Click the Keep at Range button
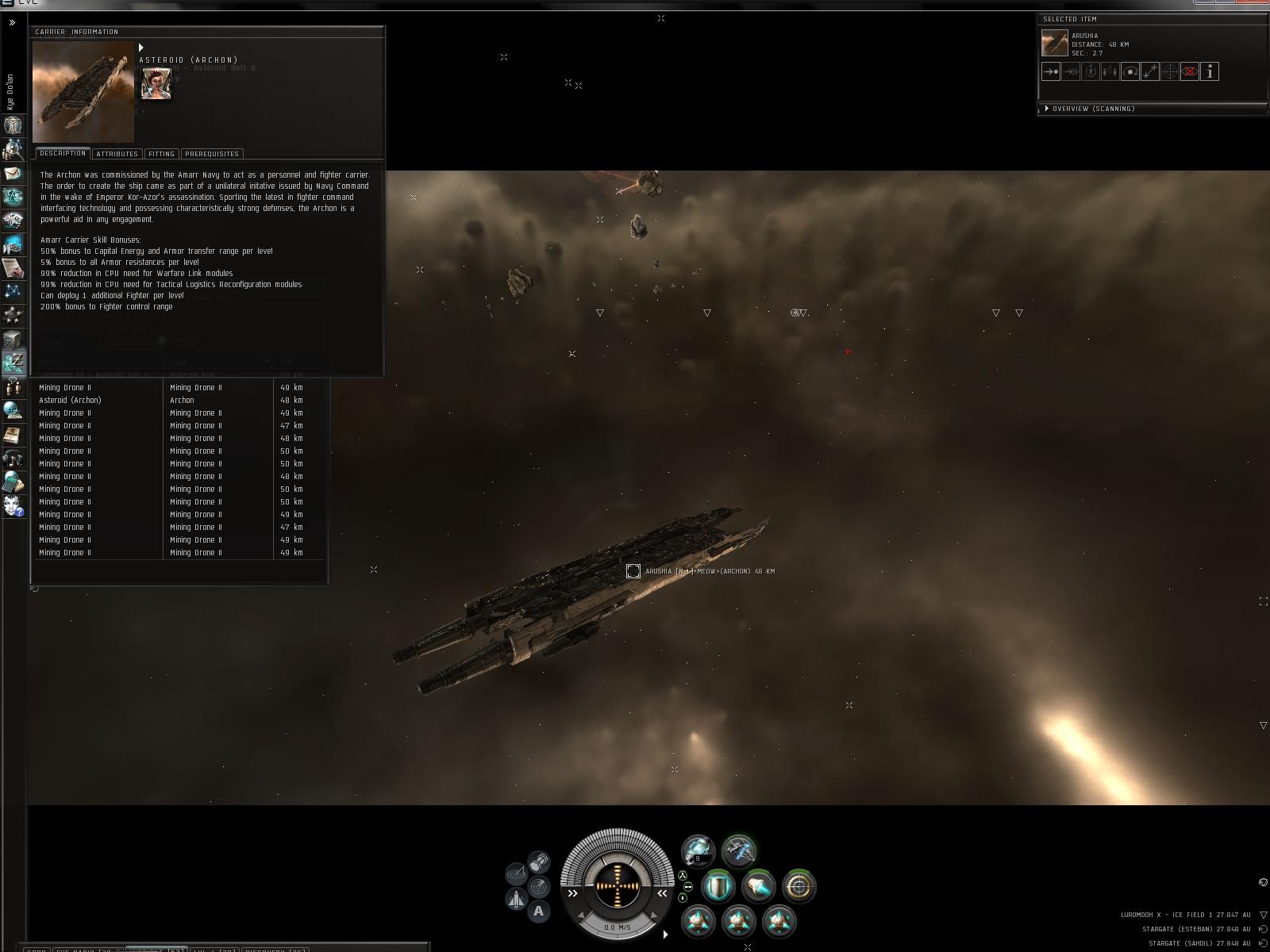 [x=1150, y=72]
